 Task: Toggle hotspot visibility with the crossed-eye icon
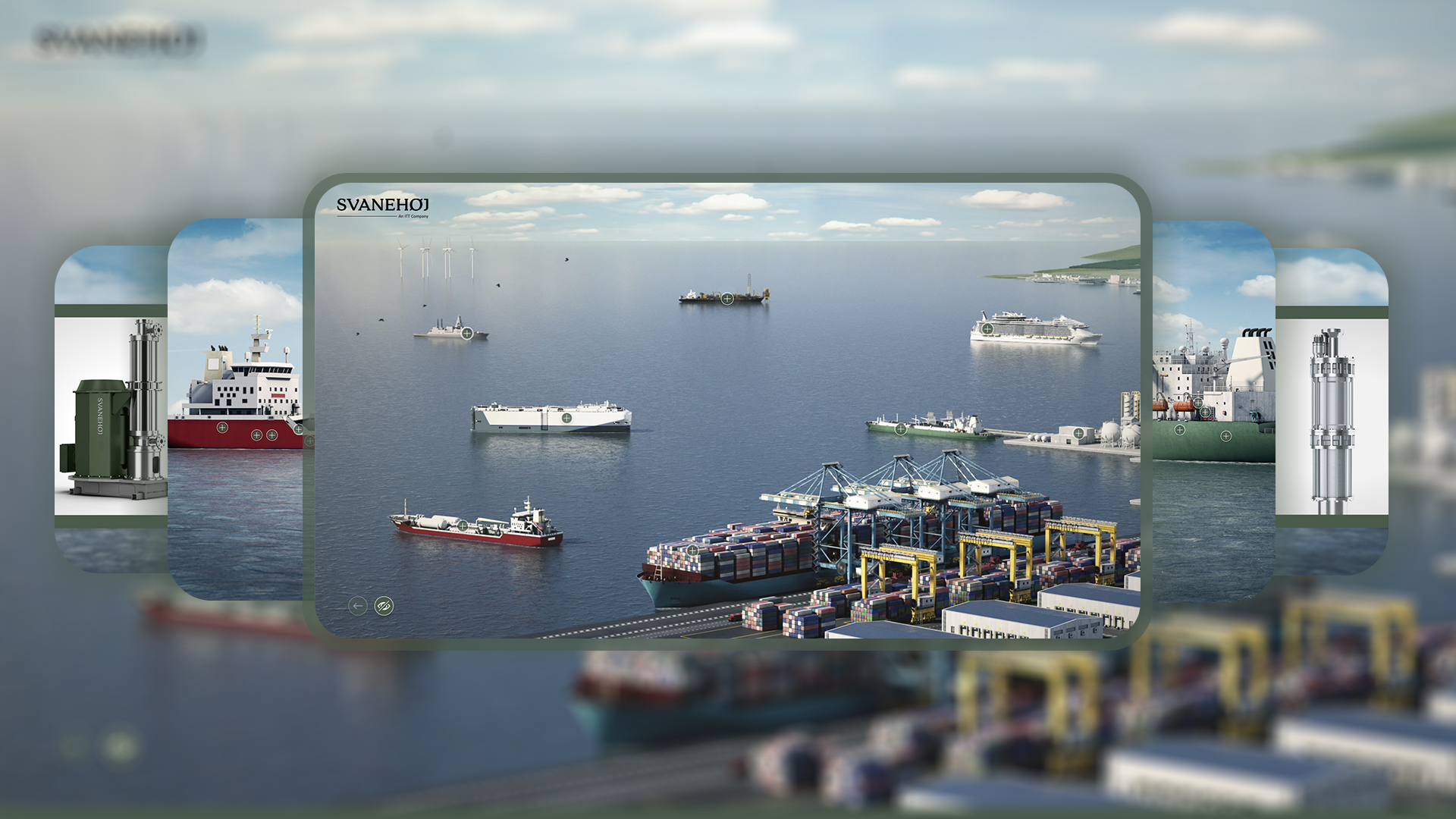(x=384, y=606)
